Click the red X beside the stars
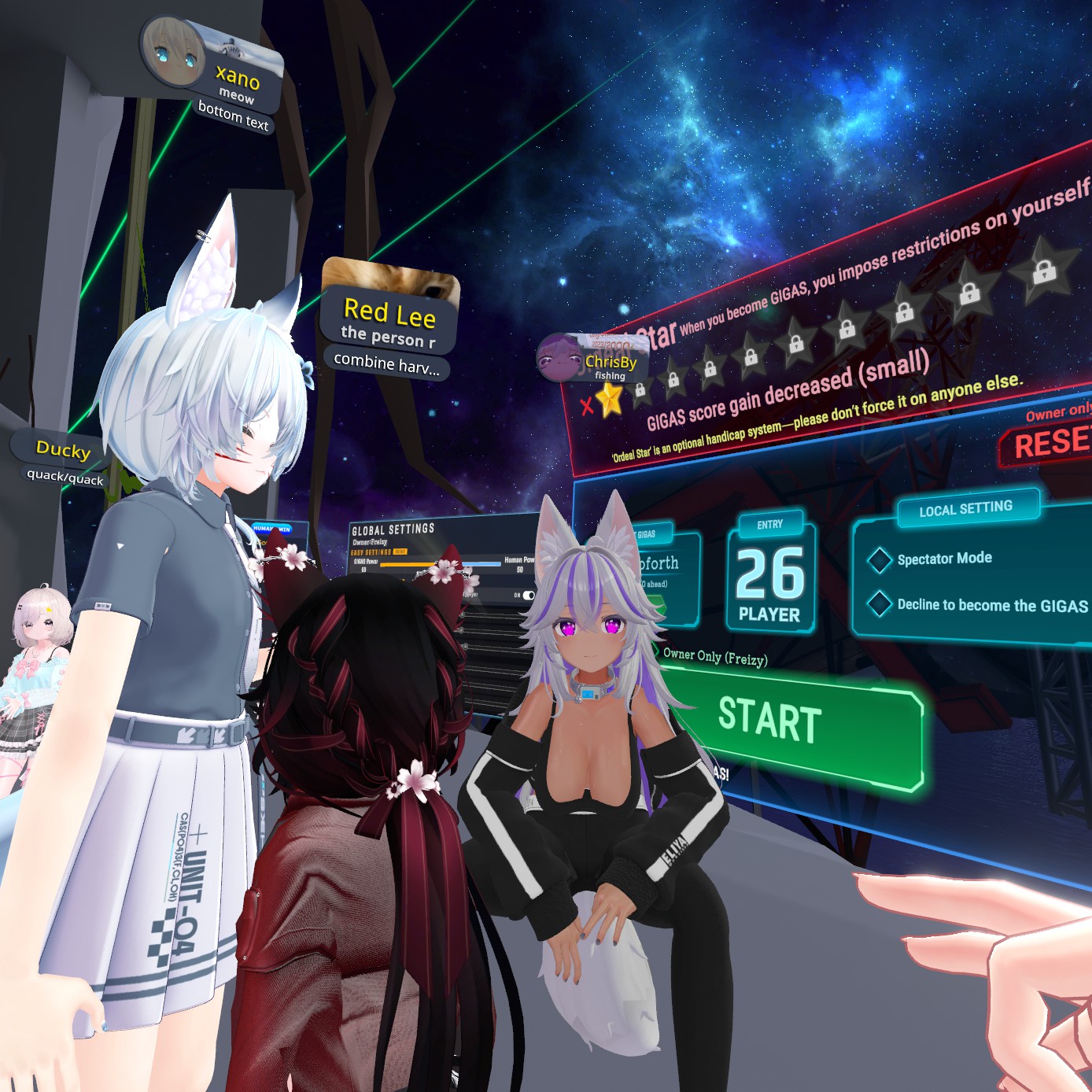This screenshot has width=1092, height=1092. point(586,406)
